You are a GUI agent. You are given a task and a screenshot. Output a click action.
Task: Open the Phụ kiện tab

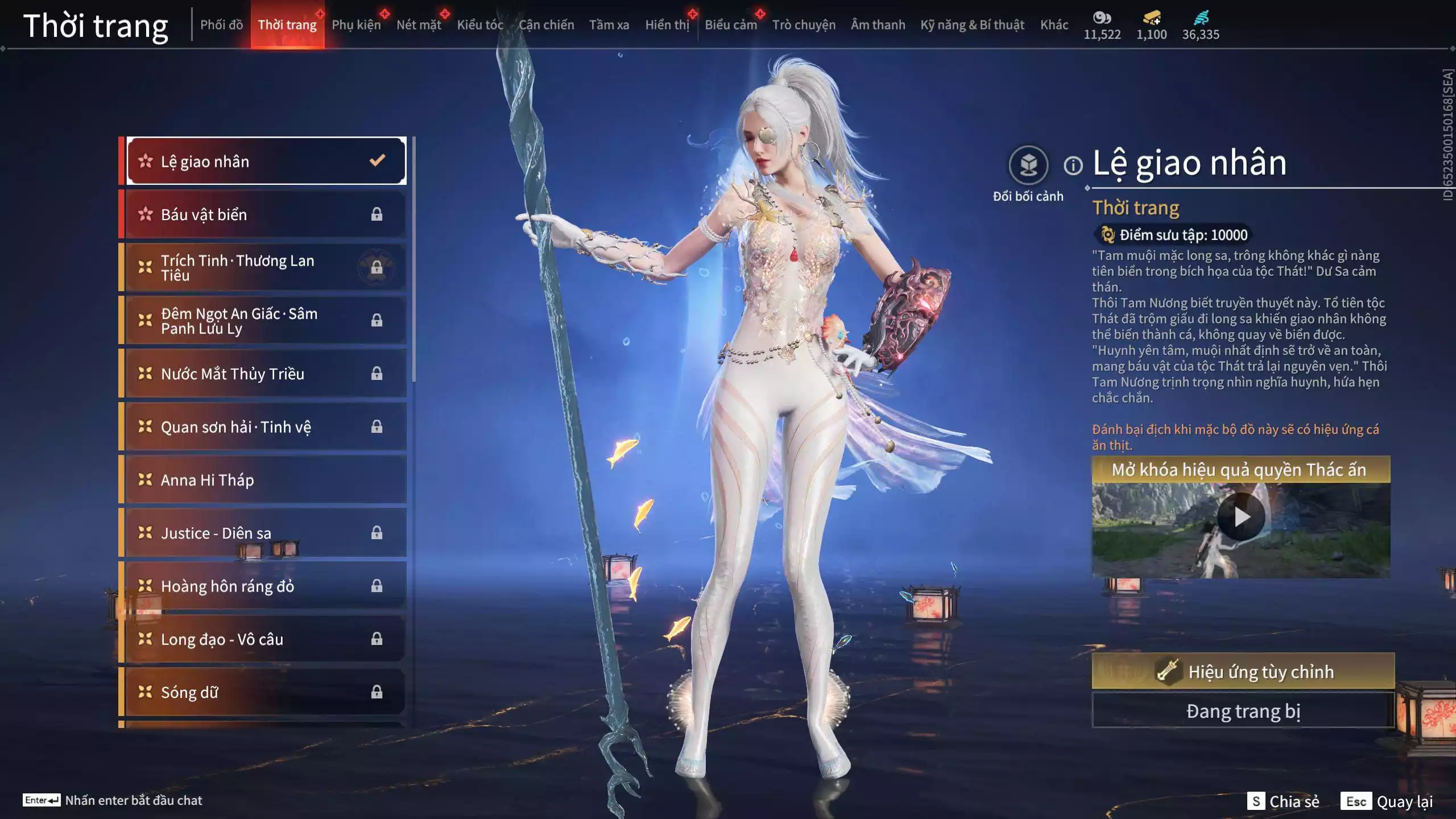pyautogui.click(x=356, y=25)
